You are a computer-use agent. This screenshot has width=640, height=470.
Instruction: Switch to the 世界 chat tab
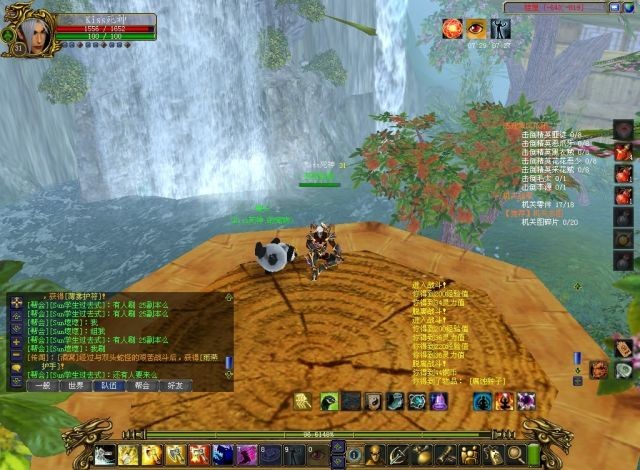point(75,384)
